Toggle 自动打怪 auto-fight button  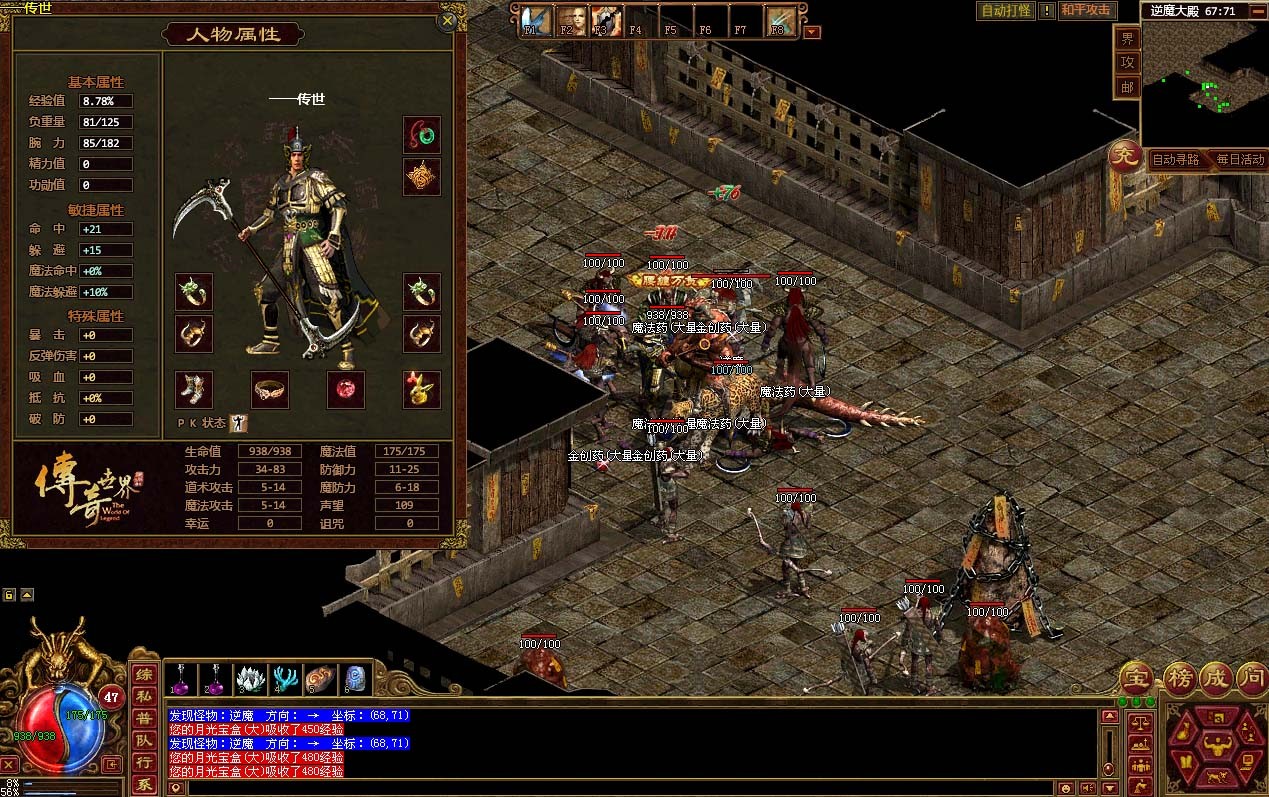coord(1005,11)
